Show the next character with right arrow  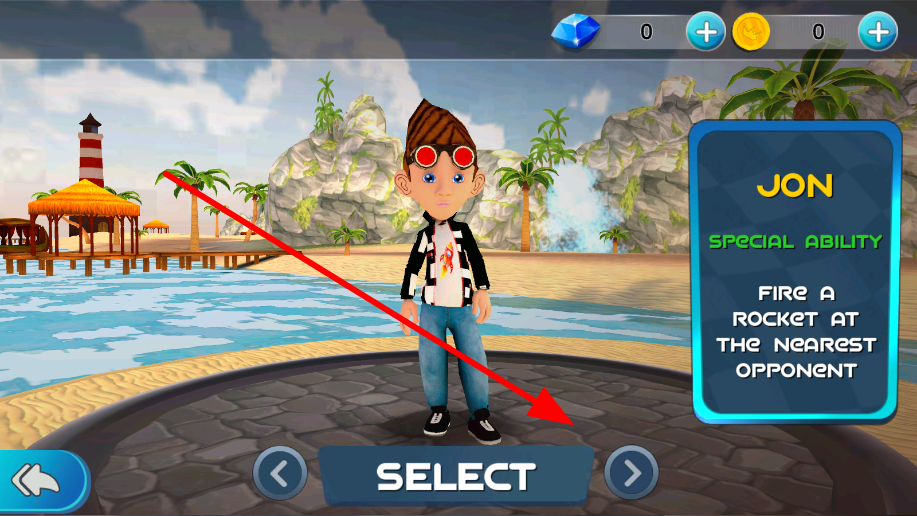[x=631, y=472]
